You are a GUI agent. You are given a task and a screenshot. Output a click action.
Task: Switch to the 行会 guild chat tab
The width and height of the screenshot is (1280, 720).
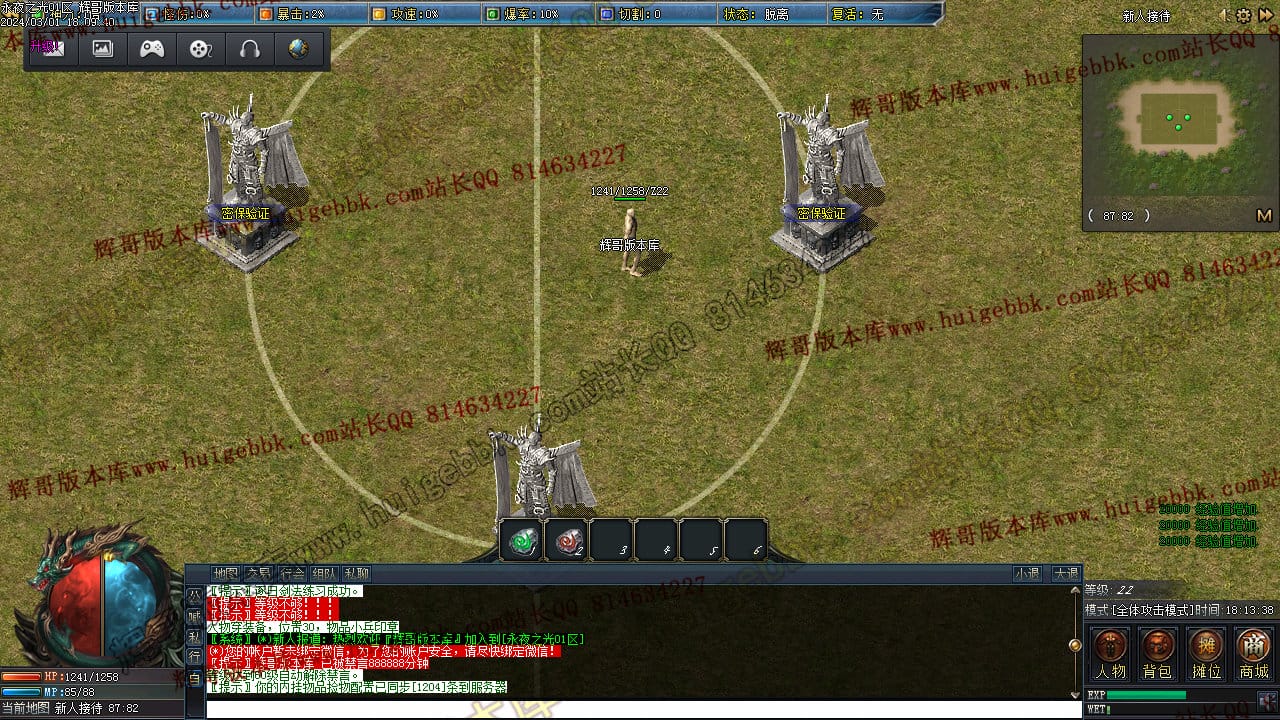pyautogui.click(x=291, y=574)
